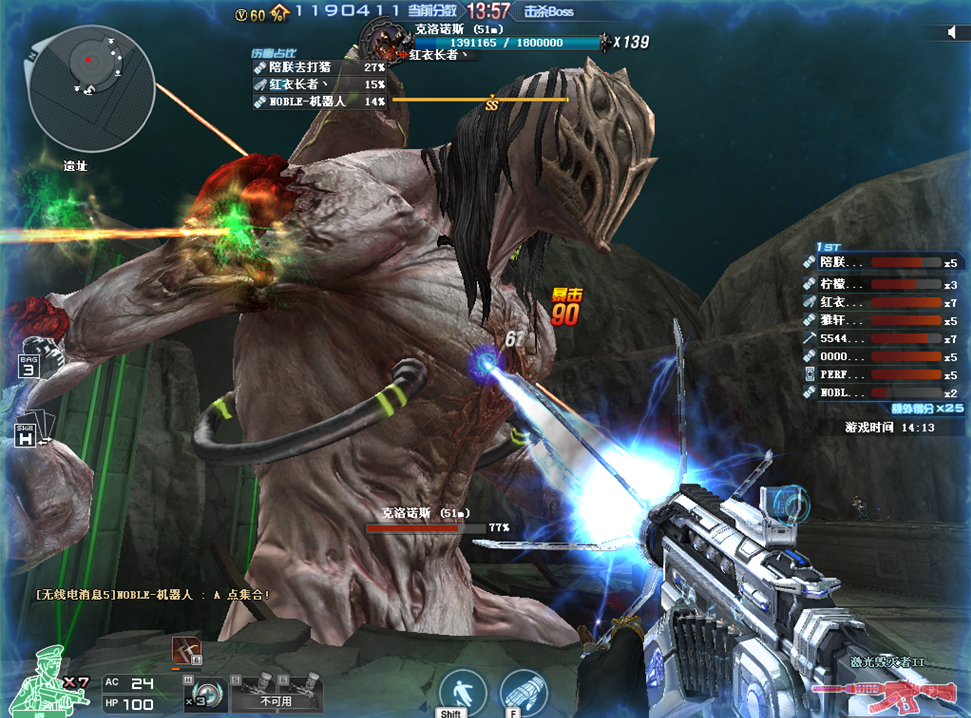Select the PERF player row in scoreboard

tap(880, 375)
